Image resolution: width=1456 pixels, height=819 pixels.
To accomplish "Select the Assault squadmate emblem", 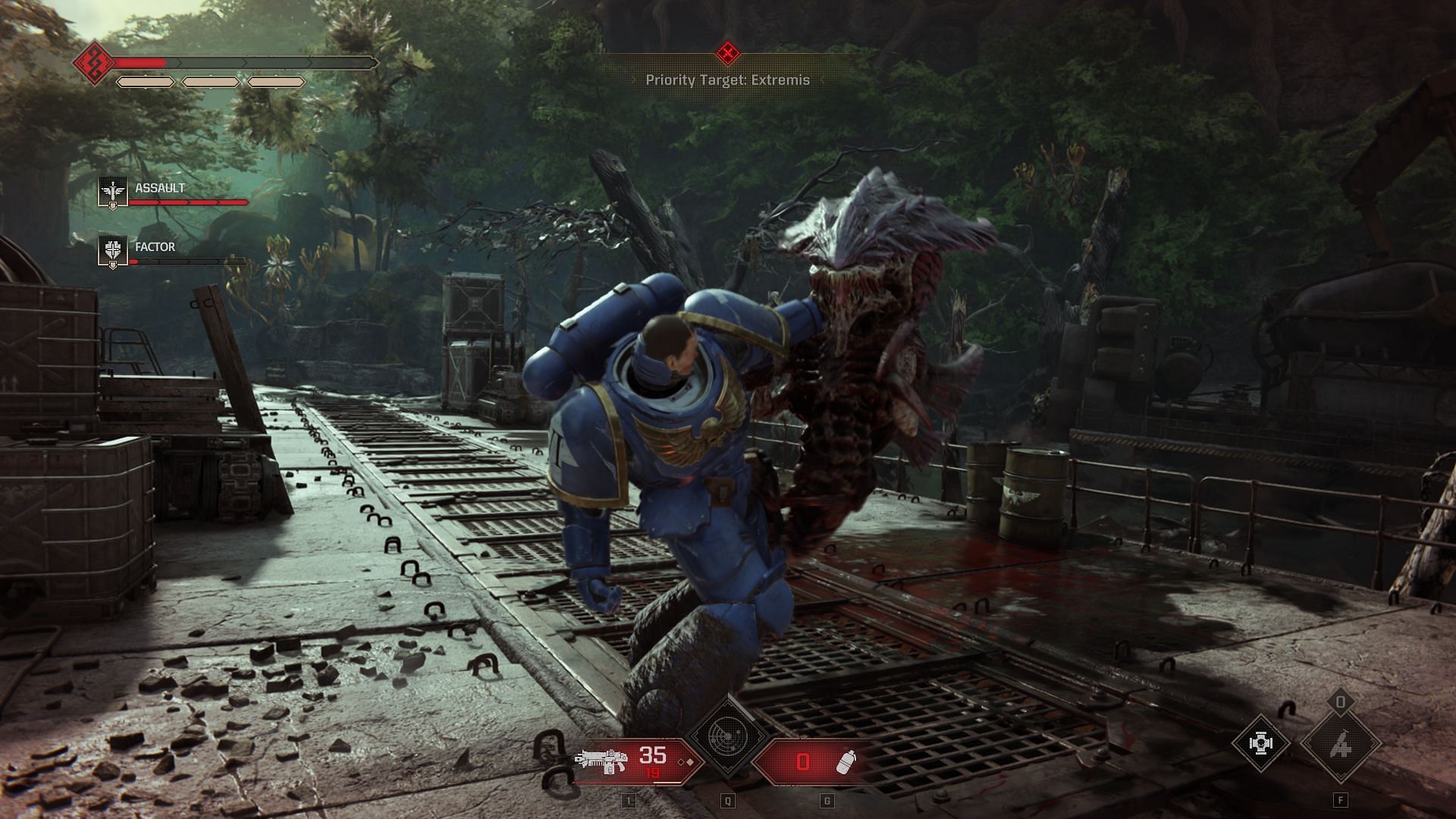I will click(x=113, y=193).
